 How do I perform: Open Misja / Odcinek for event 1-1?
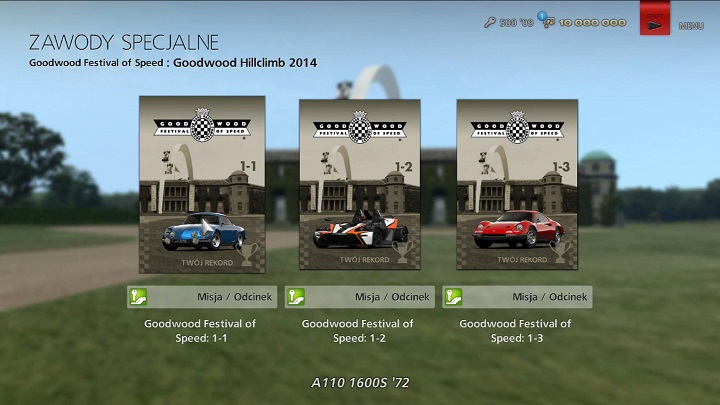point(202,297)
